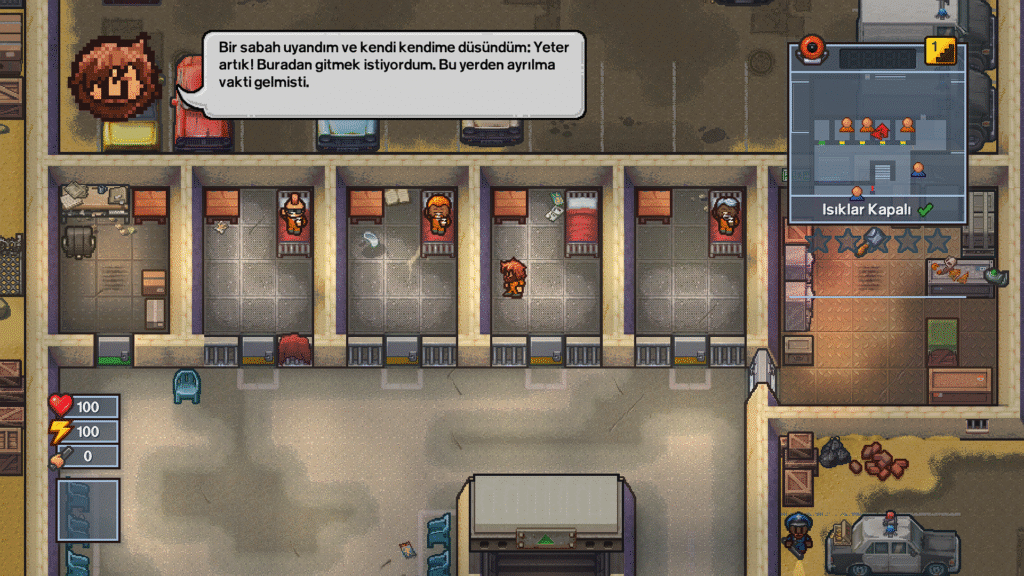Click the security star rating row

click(x=877, y=240)
